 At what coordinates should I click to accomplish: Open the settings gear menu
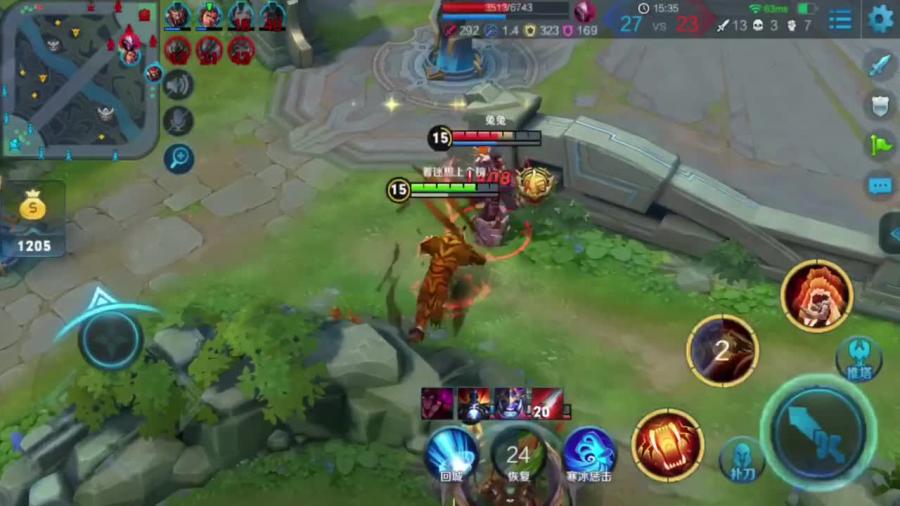(x=880, y=18)
